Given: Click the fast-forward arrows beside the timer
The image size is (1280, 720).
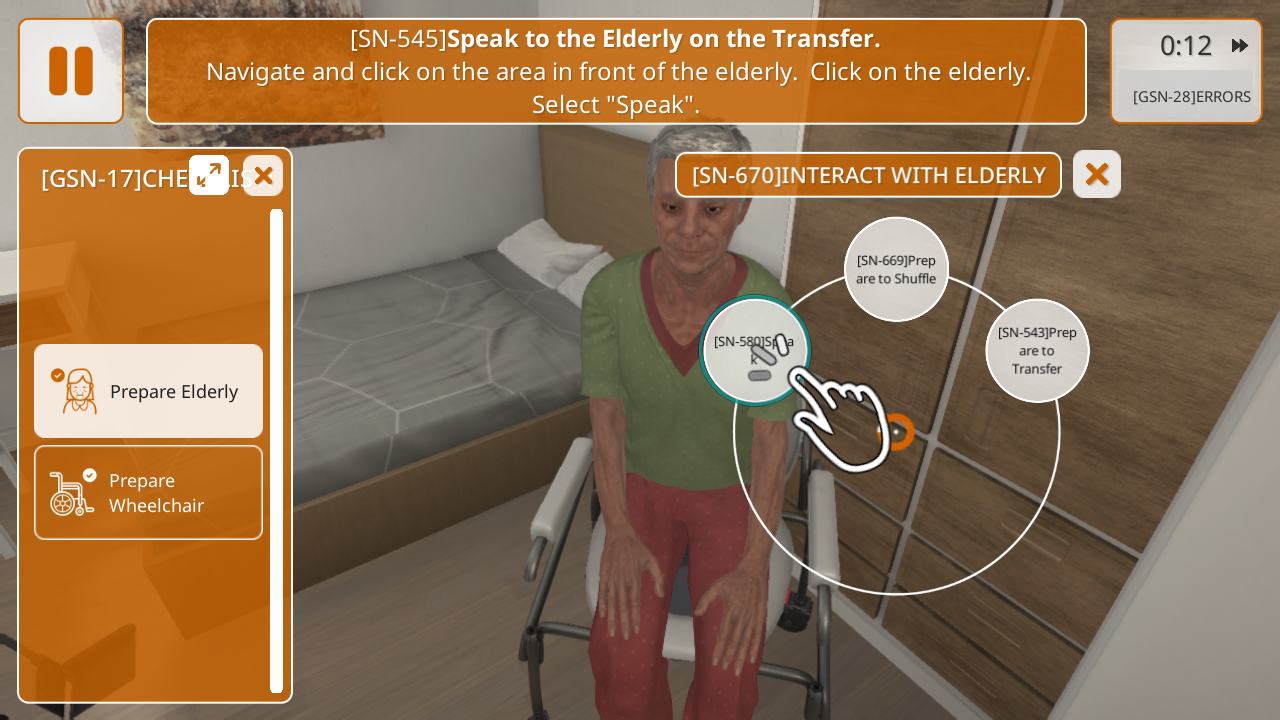Looking at the screenshot, I should 1240,45.
